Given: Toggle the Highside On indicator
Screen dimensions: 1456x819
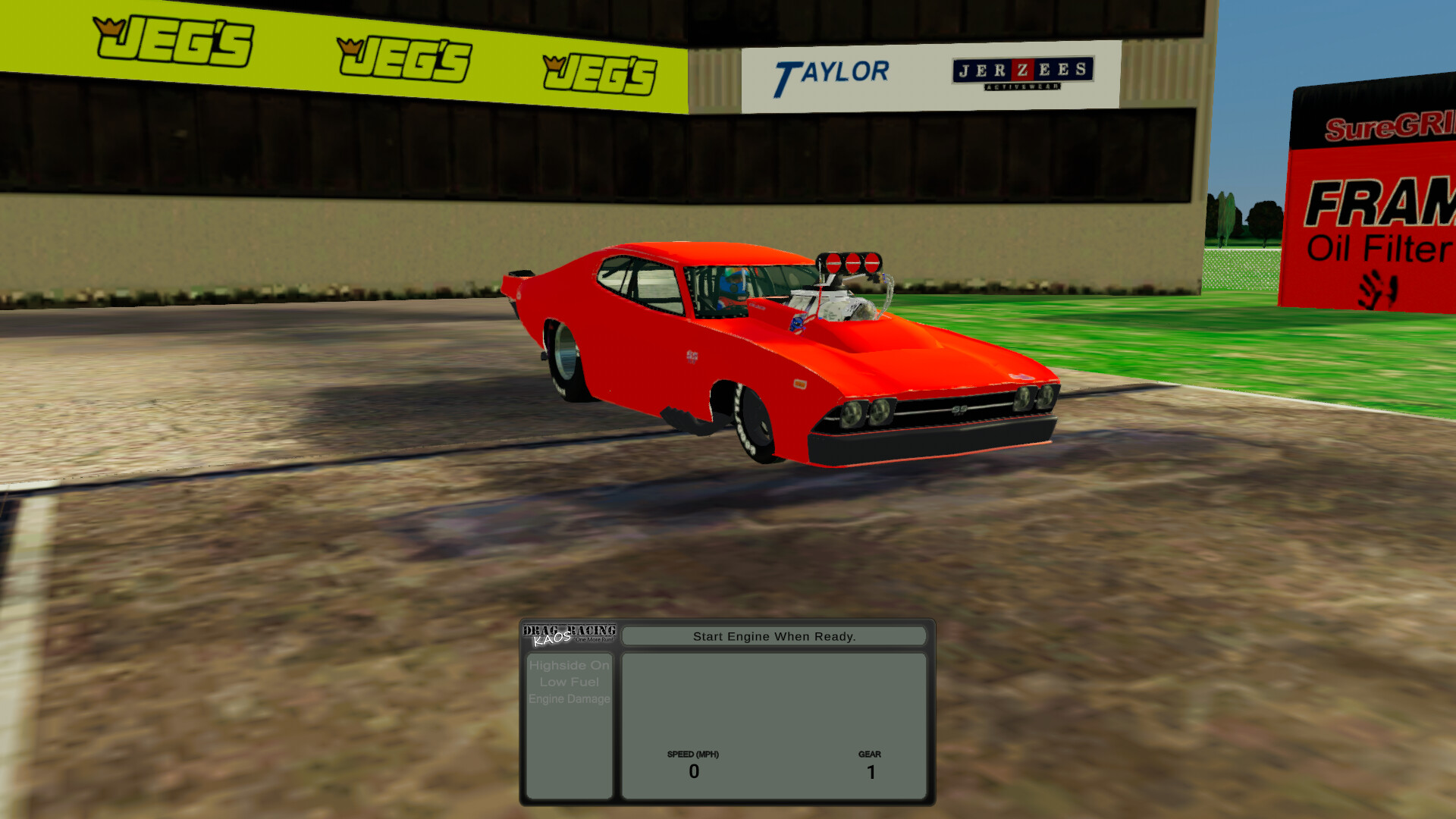Looking at the screenshot, I should click(x=569, y=664).
